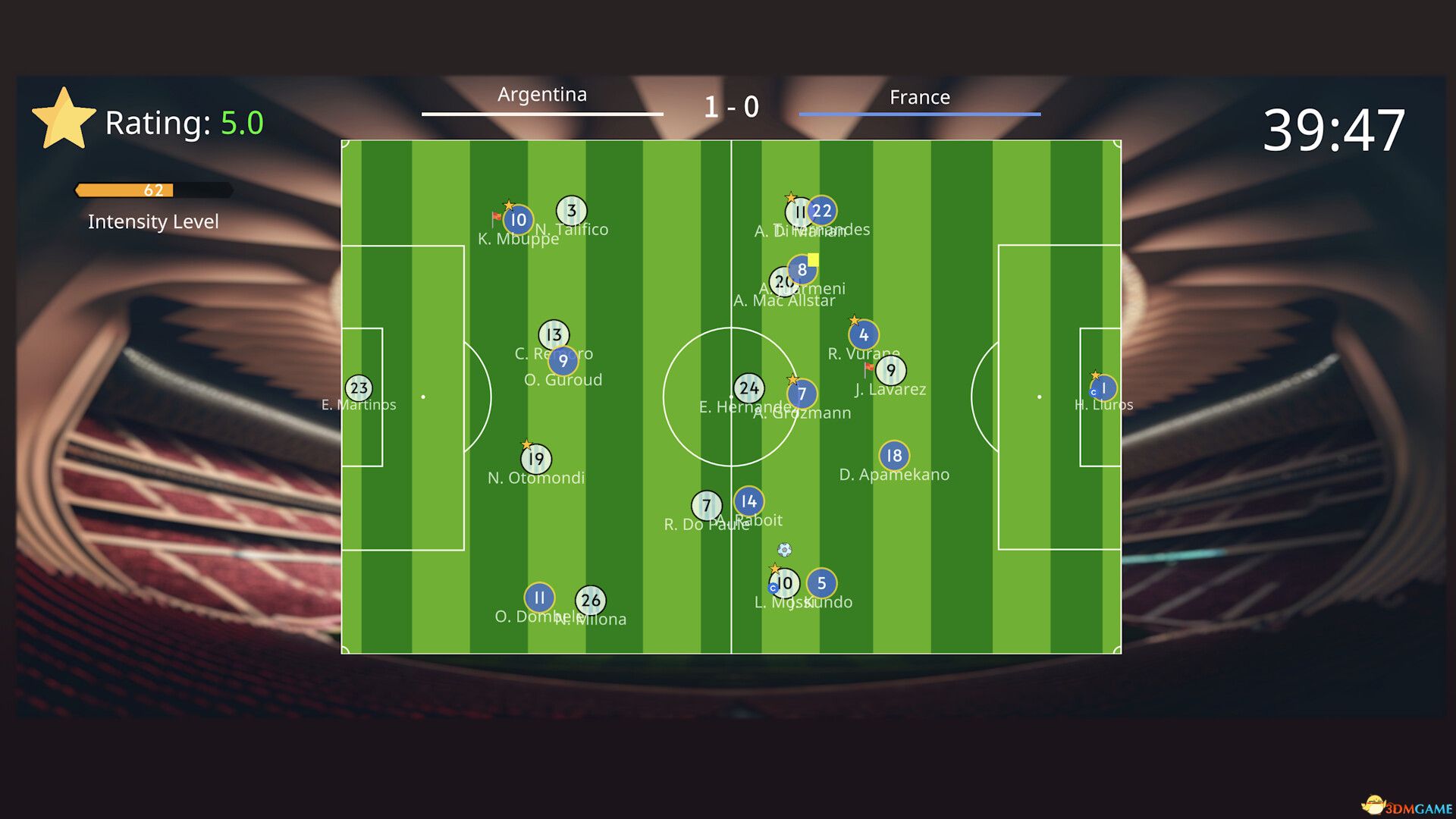The height and width of the screenshot is (819, 1456).
Task: Select blue player marker number 5
Action: [821, 584]
